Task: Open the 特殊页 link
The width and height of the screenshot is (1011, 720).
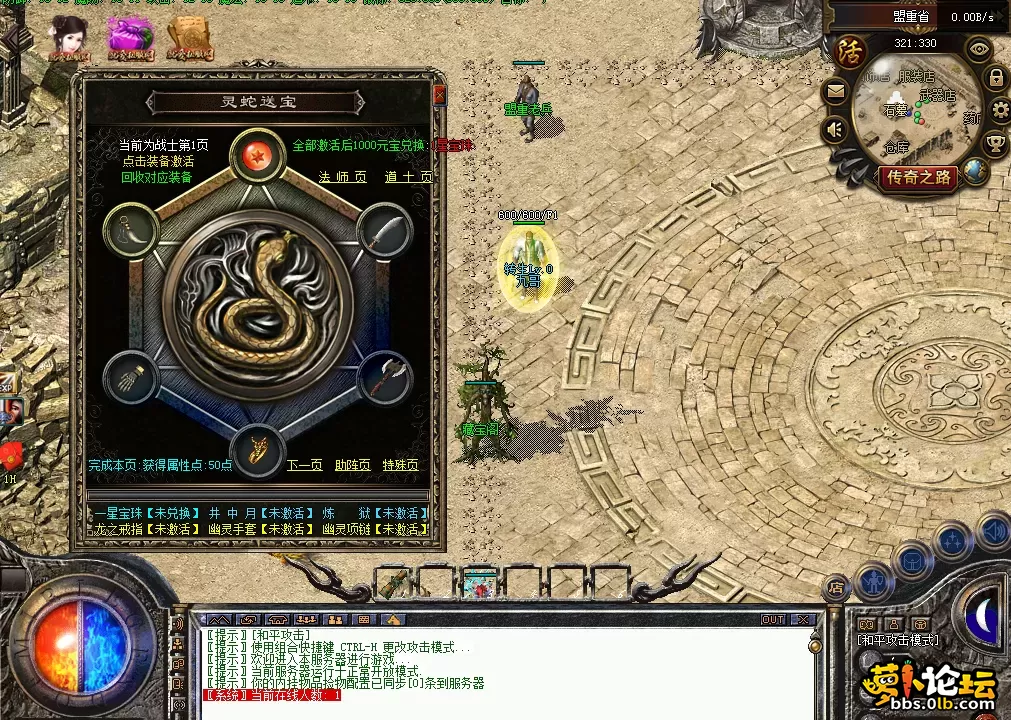Action: 400,465
